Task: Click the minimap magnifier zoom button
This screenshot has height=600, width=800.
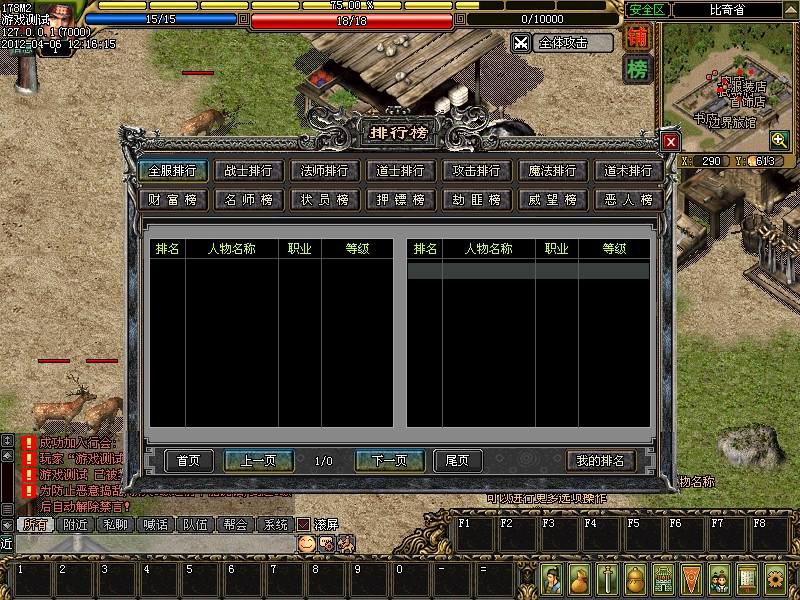Action: [x=777, y=139]
